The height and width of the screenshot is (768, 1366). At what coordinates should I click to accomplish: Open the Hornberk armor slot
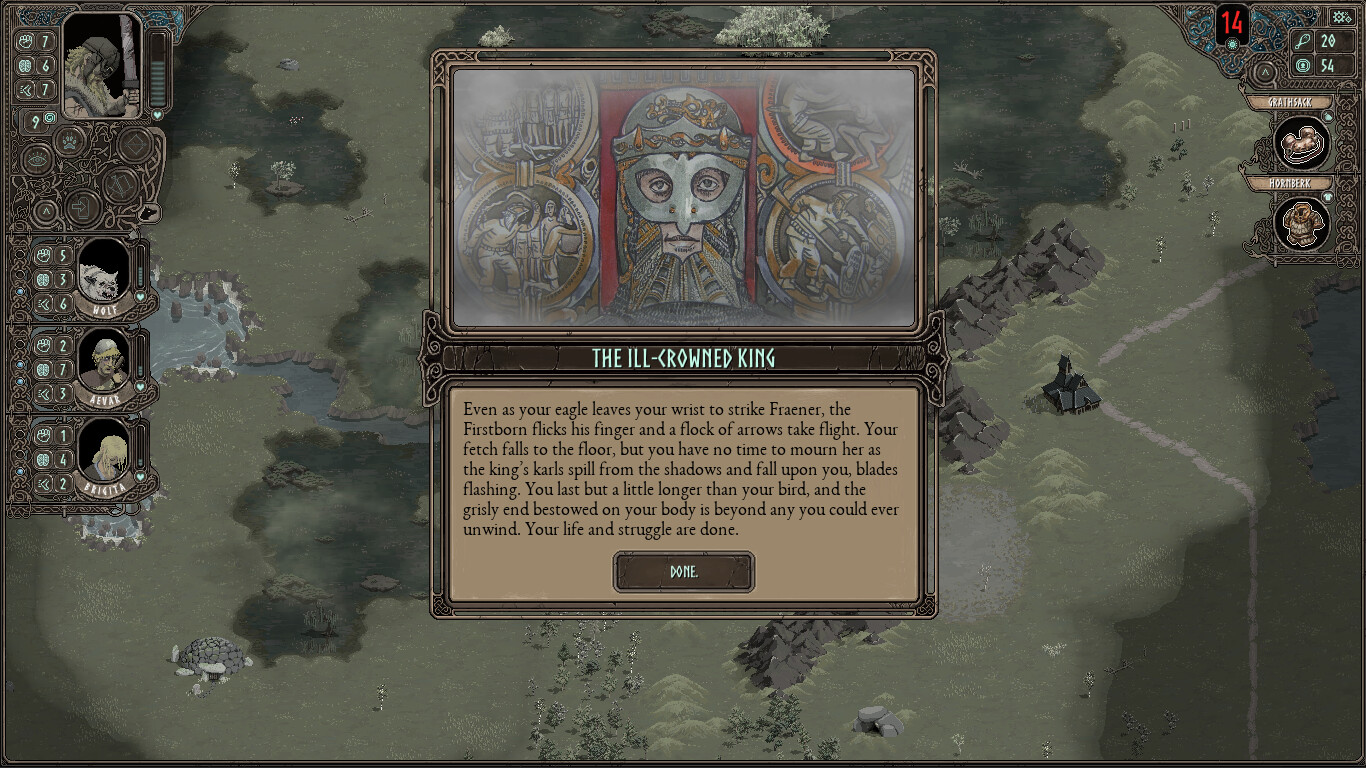point(1301,224)
